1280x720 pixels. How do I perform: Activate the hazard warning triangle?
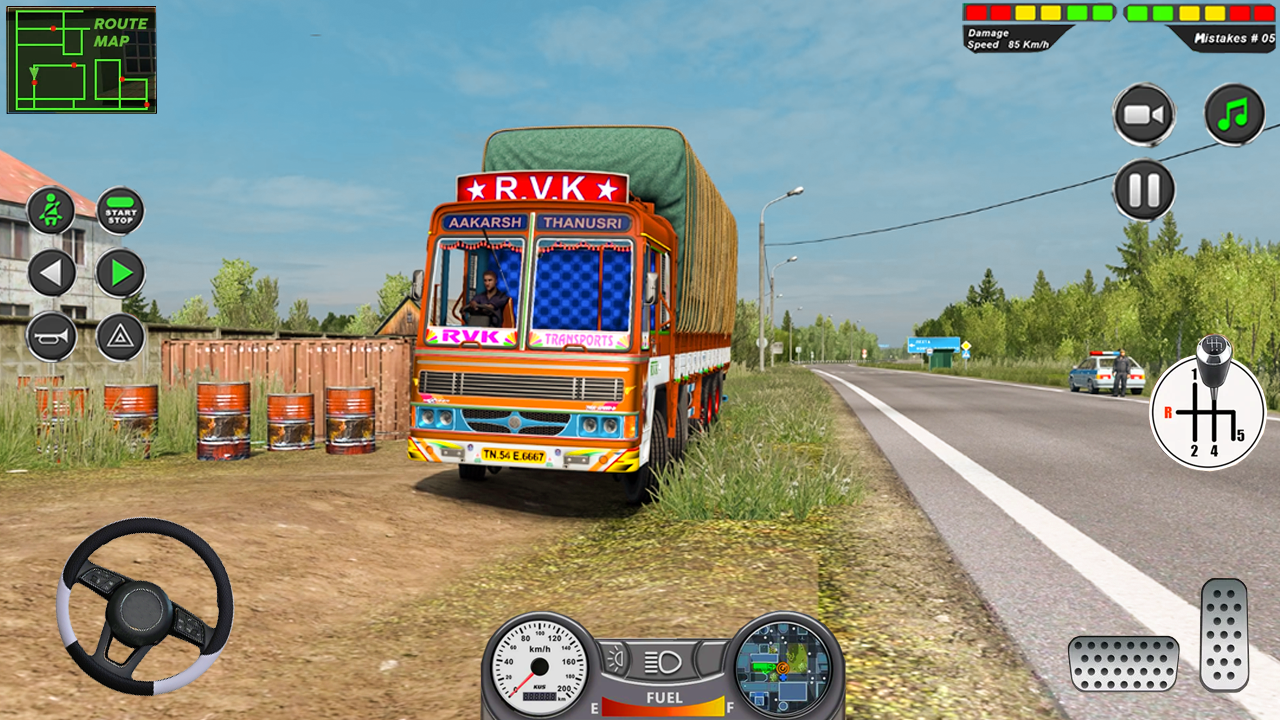coord(120,338)
